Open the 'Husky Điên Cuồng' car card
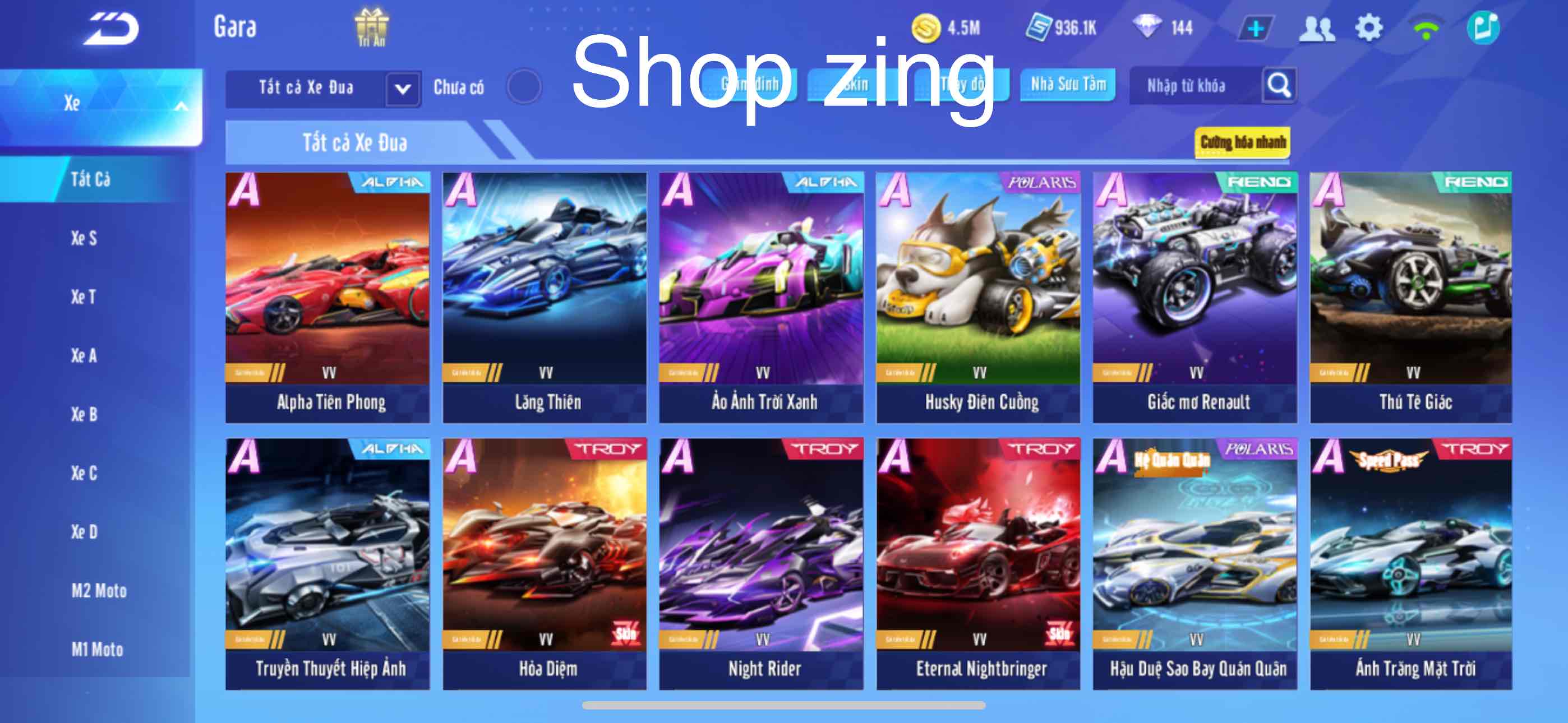The width and height of the screenshot is (1568, 723). click(980, 292)
